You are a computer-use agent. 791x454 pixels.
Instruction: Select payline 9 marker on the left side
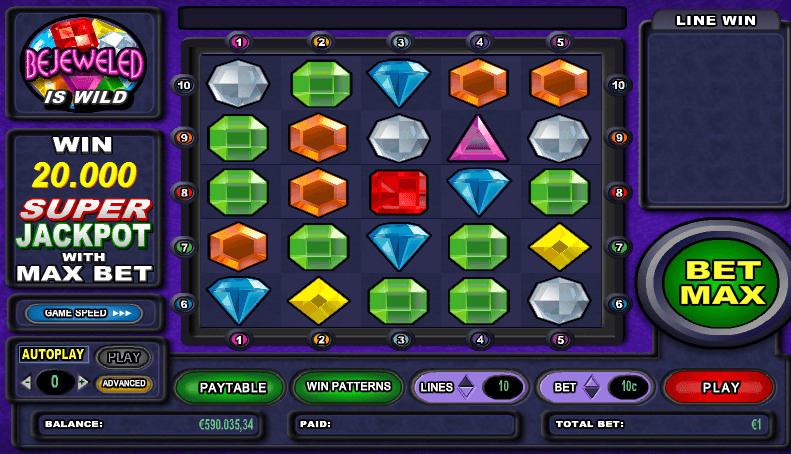pyautogui.click(x=183, y=138)
